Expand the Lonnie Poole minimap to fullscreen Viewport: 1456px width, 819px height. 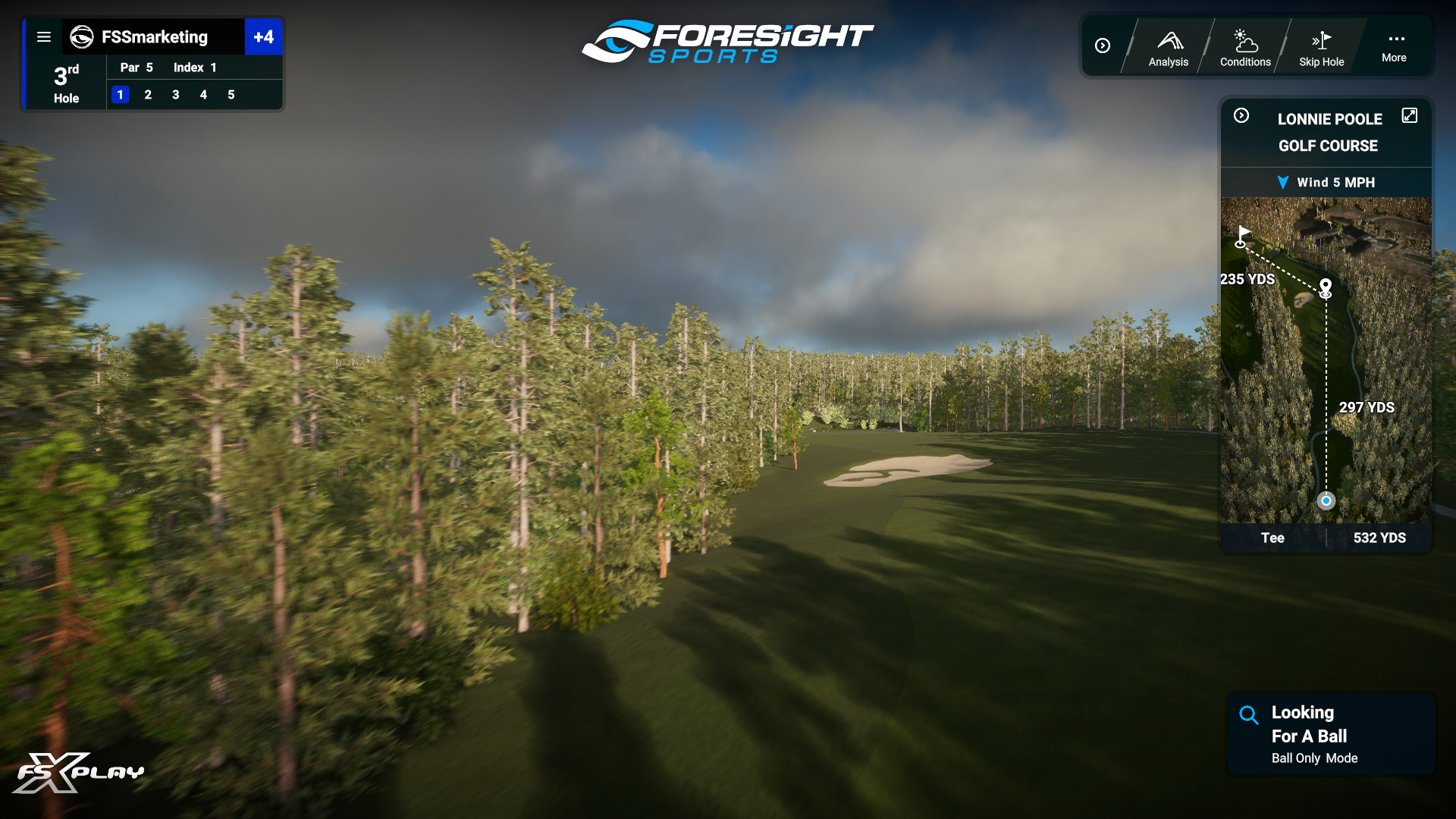pos(1410,115)
